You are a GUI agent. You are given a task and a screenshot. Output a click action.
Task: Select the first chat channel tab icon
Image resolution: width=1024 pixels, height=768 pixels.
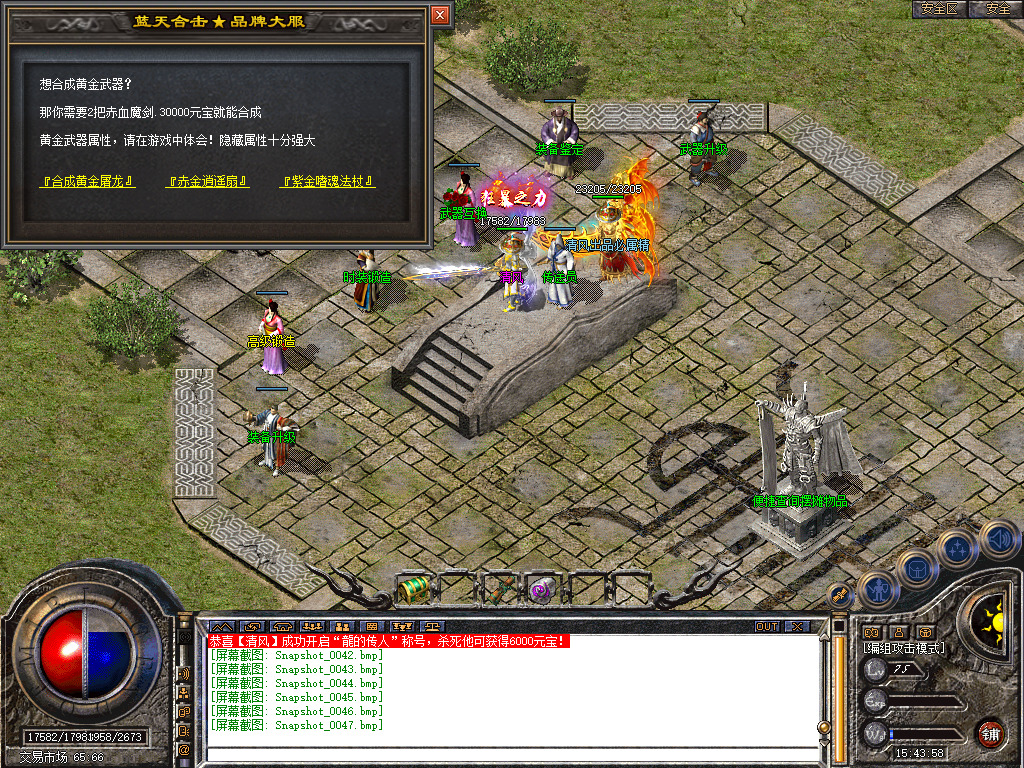219,627
